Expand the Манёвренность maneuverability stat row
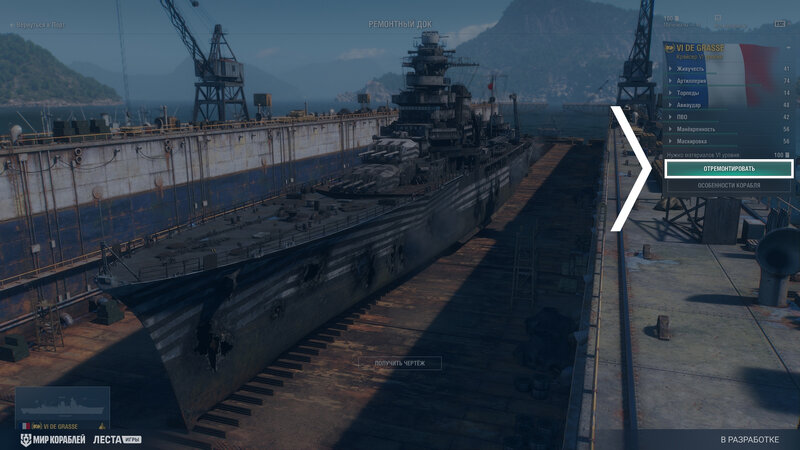The image size is (800, 450). click(x=728, y=129)
